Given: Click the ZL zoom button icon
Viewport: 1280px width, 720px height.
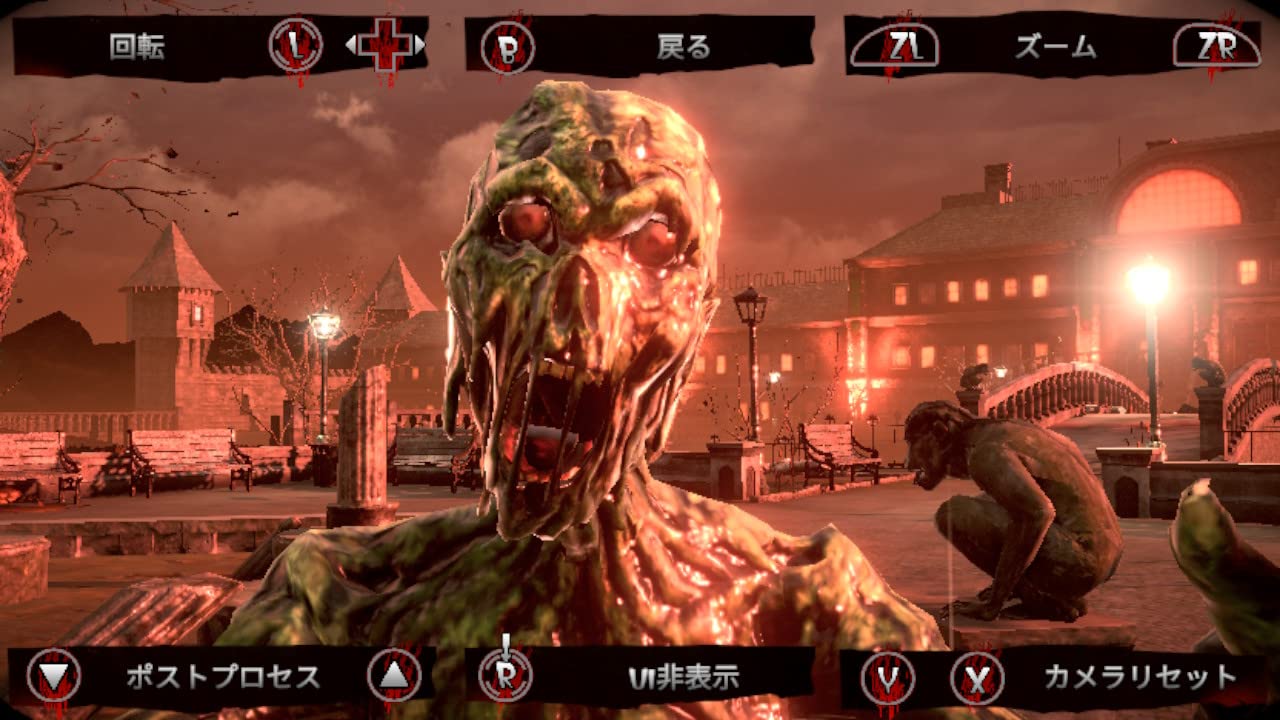Looking at the screenshot, I should coord(894,46).
